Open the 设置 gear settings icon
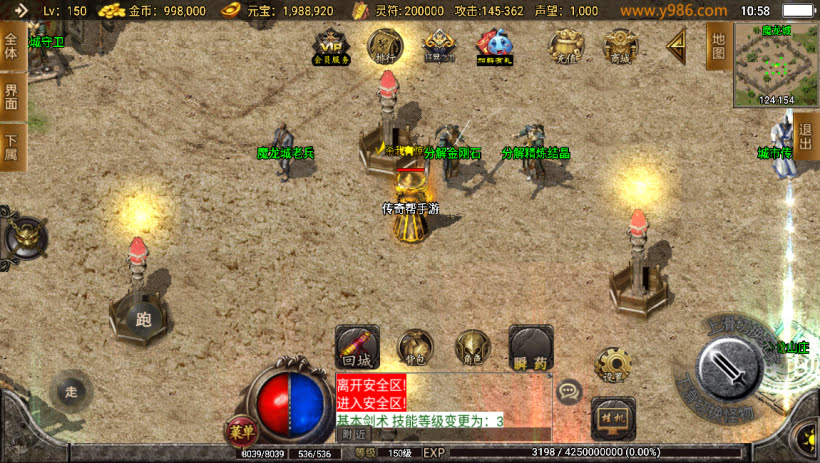This screenshot has height=463, width=820. pyautogui.click(x=612, y=364)
